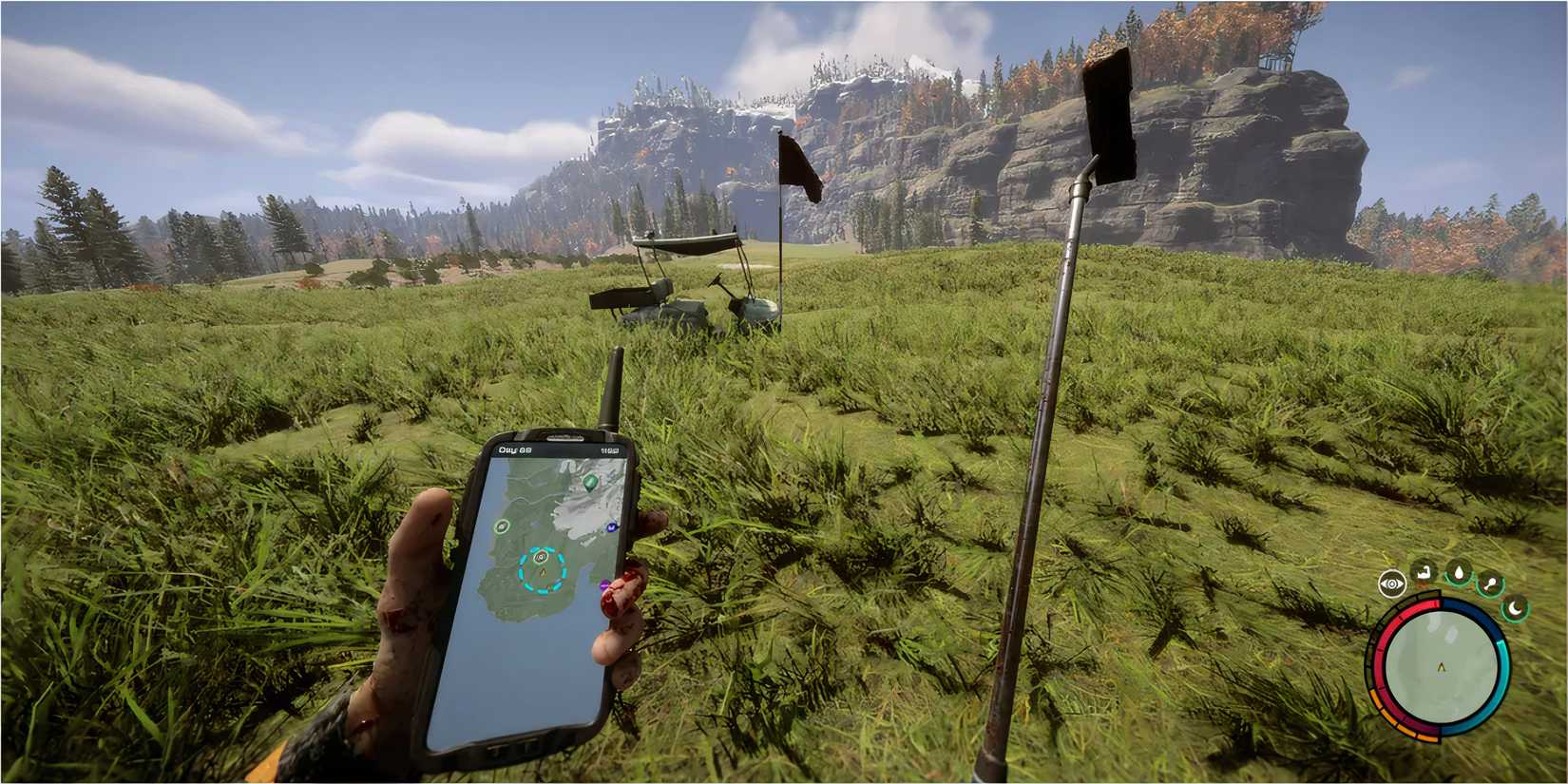
Task: Click the strength arm status icon
Action: (x=1423, y=571)
